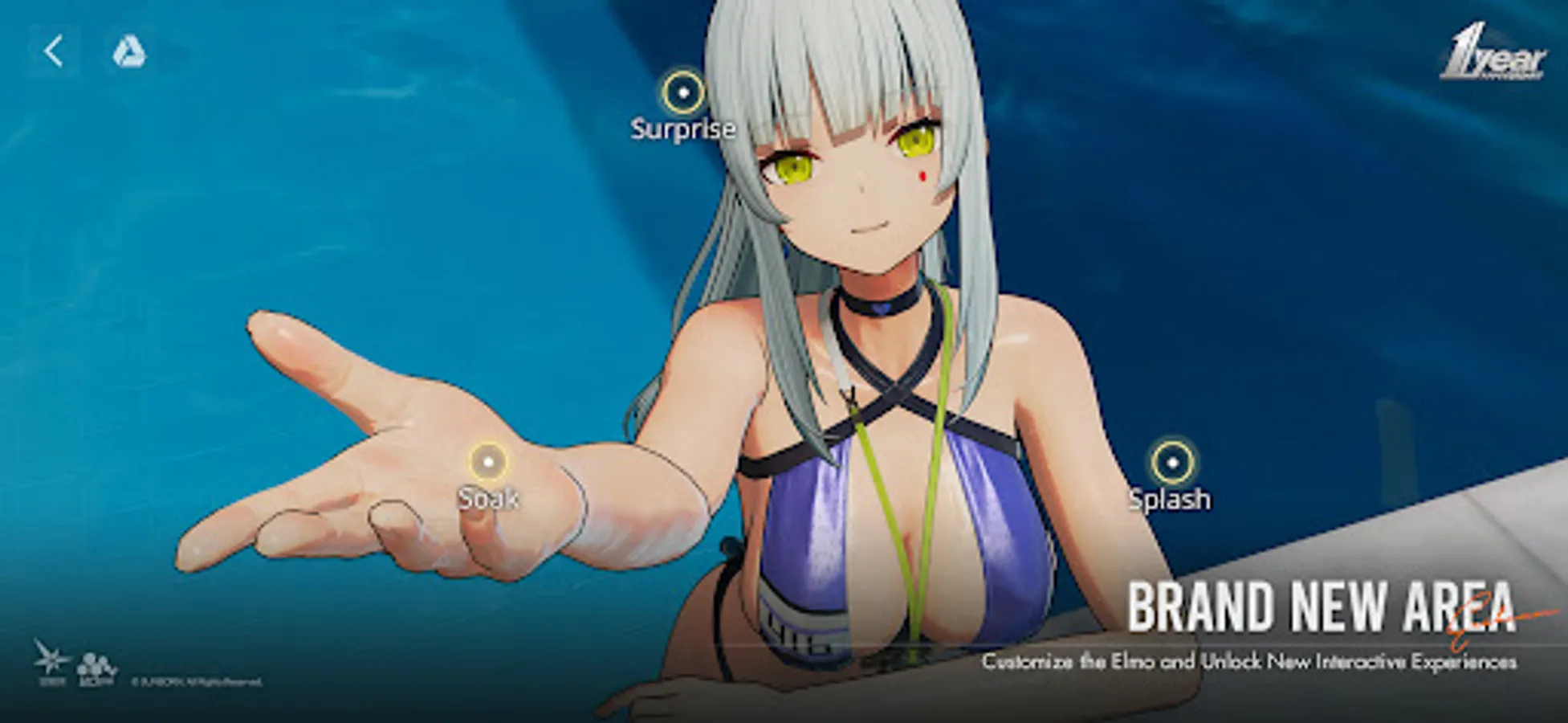Click the age-rating figures icon at bottom left
Viewport: 1568px width, 723px height.
96,668
